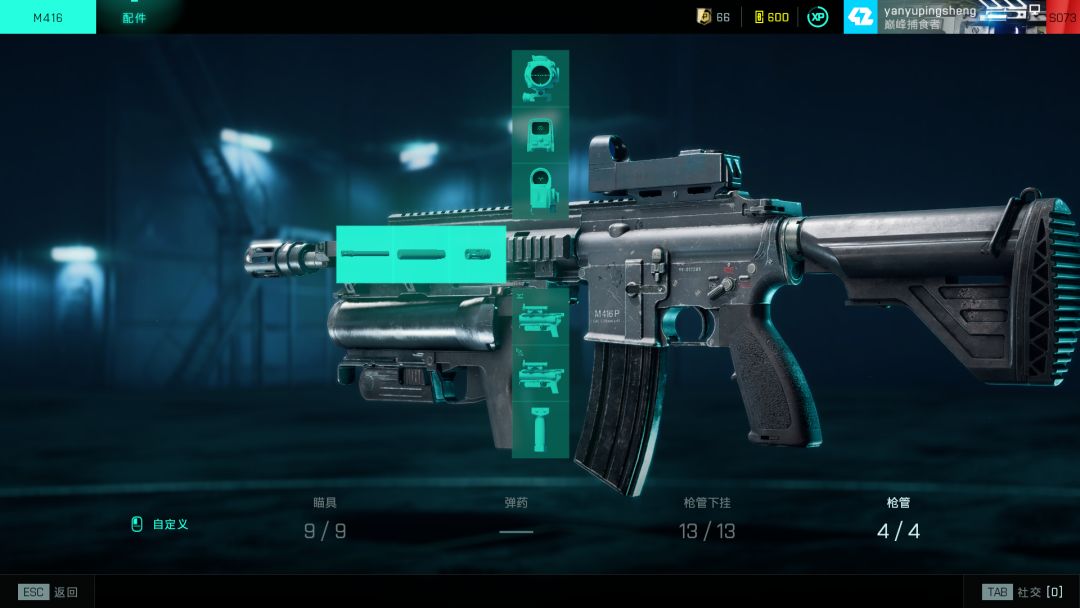Open the 枪管下挂 underbarrel category

[707, 519]
